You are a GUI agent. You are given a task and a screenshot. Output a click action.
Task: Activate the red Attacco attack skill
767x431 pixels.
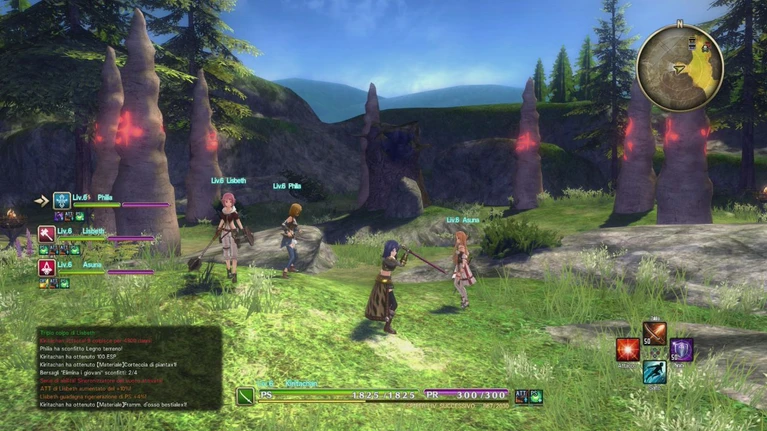tap(628, 349)
